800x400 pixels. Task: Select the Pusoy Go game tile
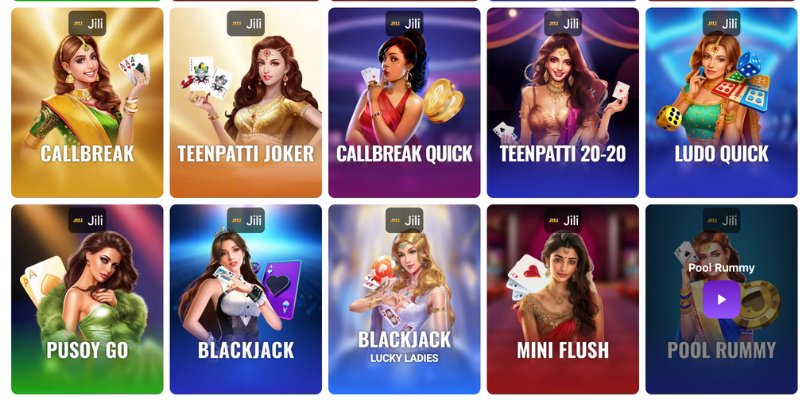[x=87, y=300]
